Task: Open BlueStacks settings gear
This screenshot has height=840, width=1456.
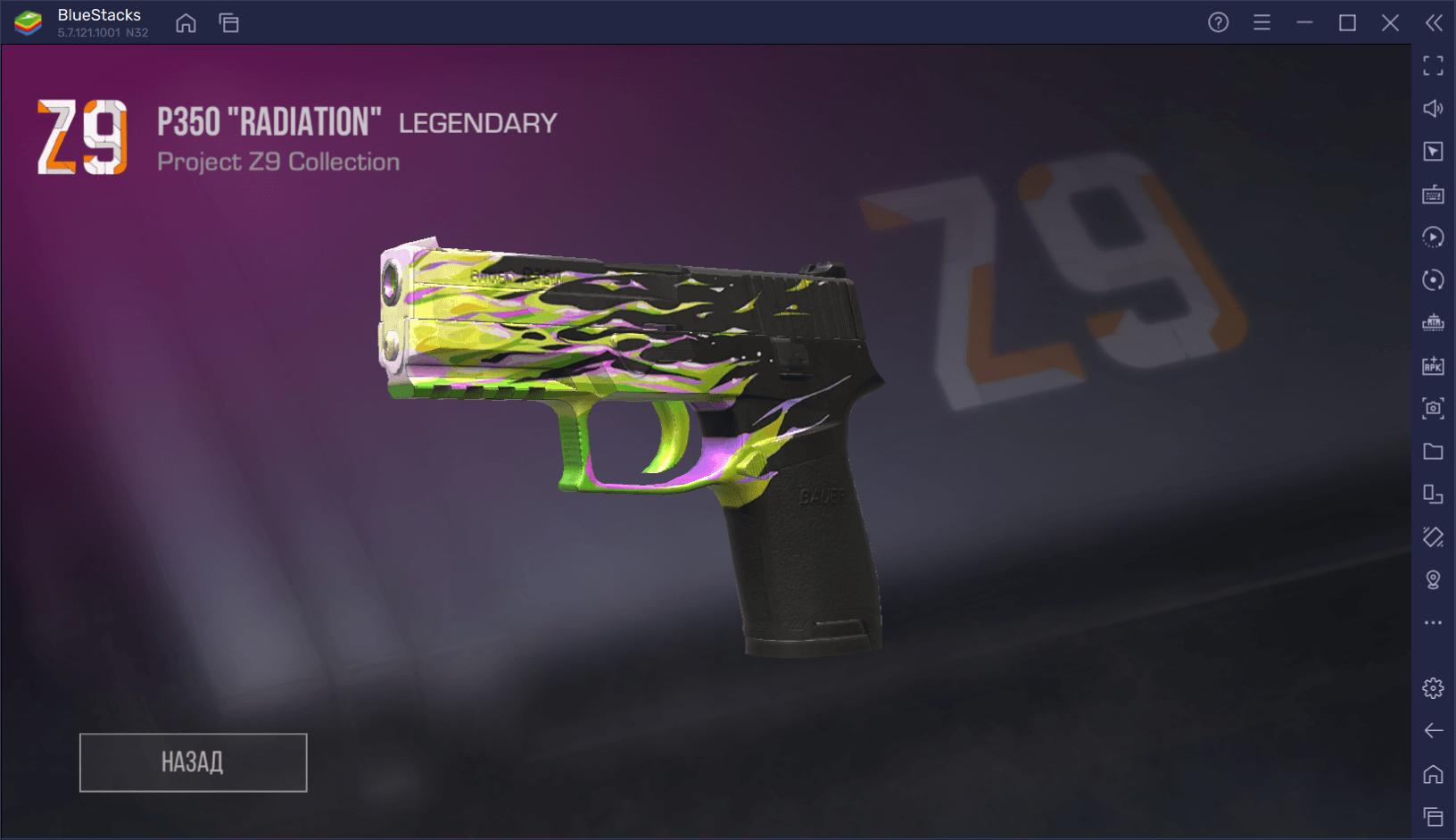Action: pyautogui.click(x=1433, y=688)
